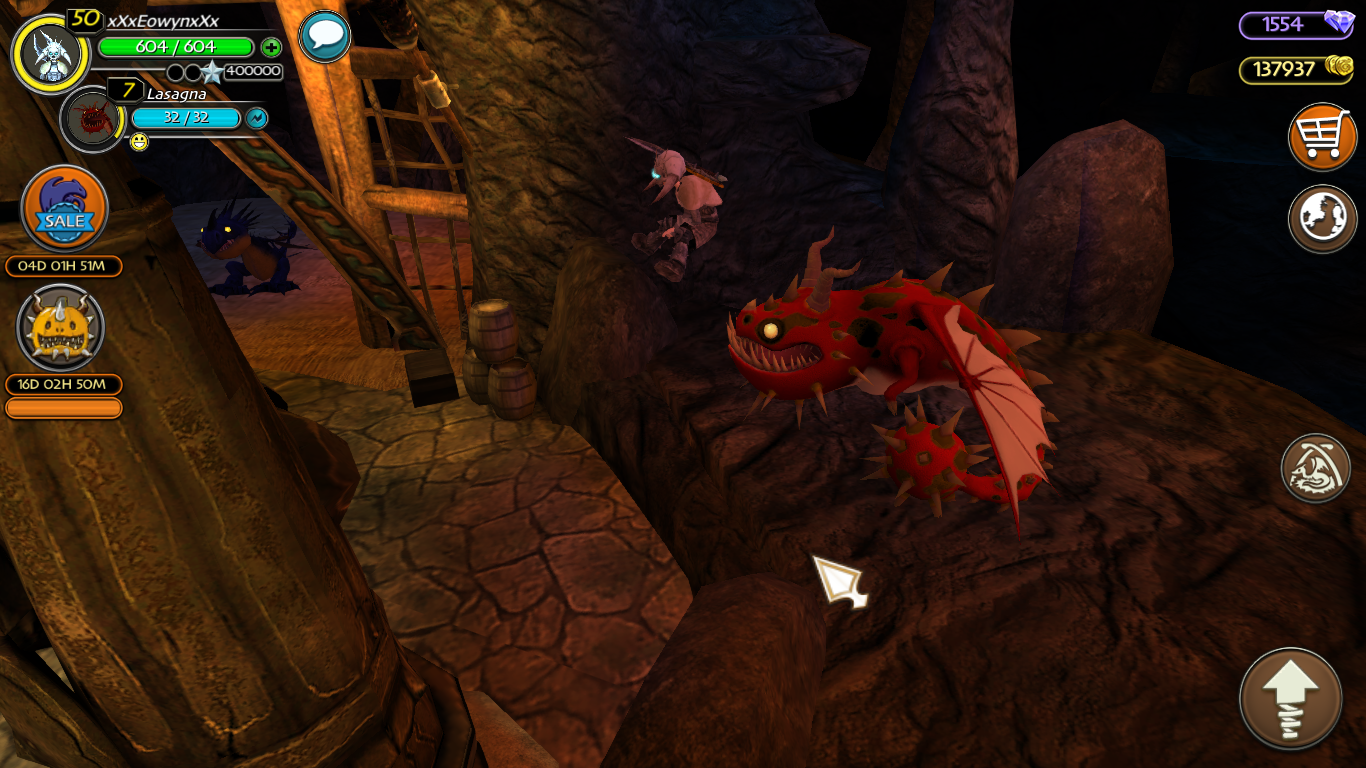Image resolution: width=1366 pixels, height=768 pixels.
Task: Tap the jump arrow button
Action: [1290, 699]
